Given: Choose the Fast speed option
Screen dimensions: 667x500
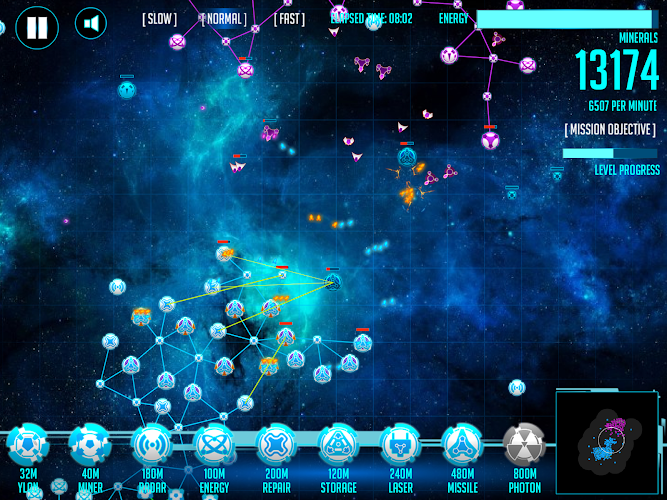Looking at the screenshot, I should [x=289, y=18].
